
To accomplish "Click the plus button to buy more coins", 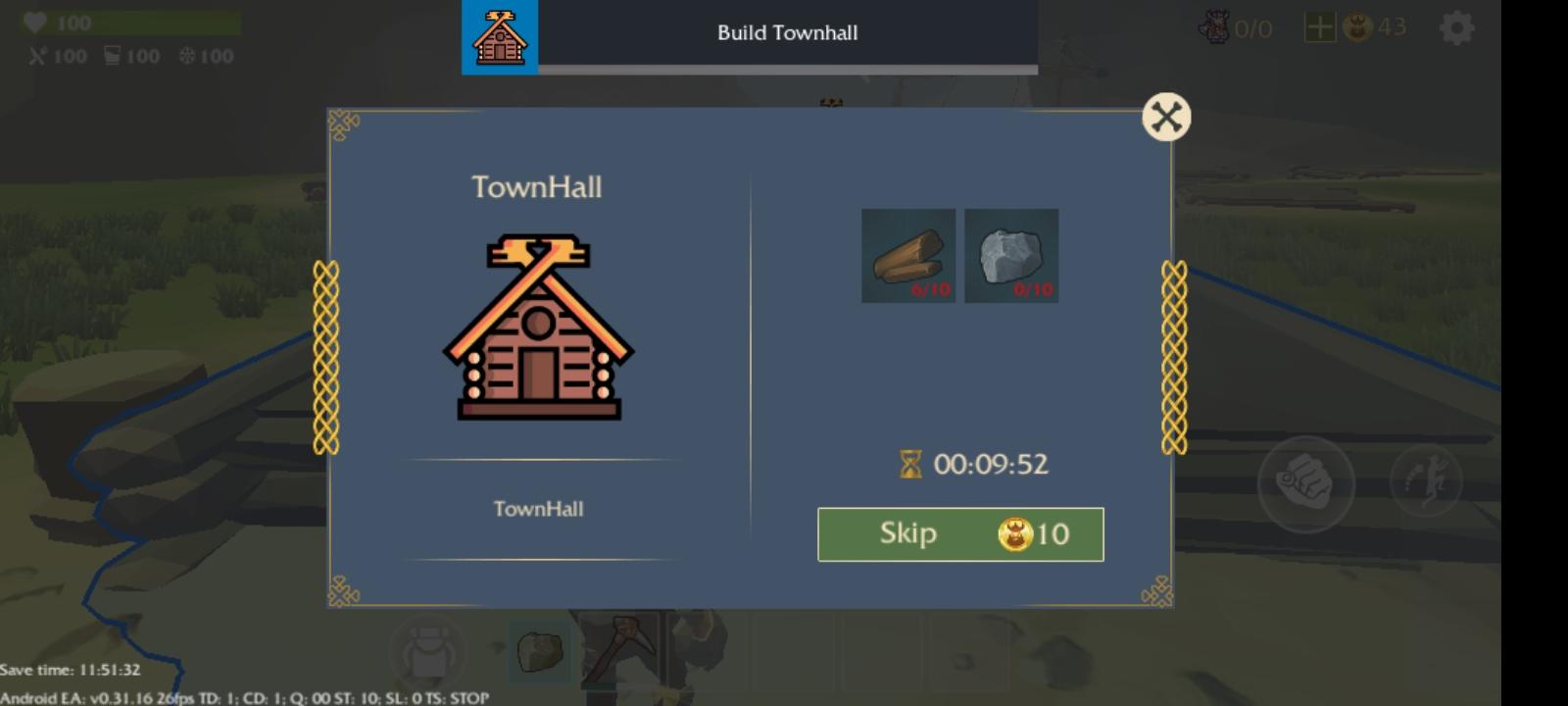I will point(1320,26).
